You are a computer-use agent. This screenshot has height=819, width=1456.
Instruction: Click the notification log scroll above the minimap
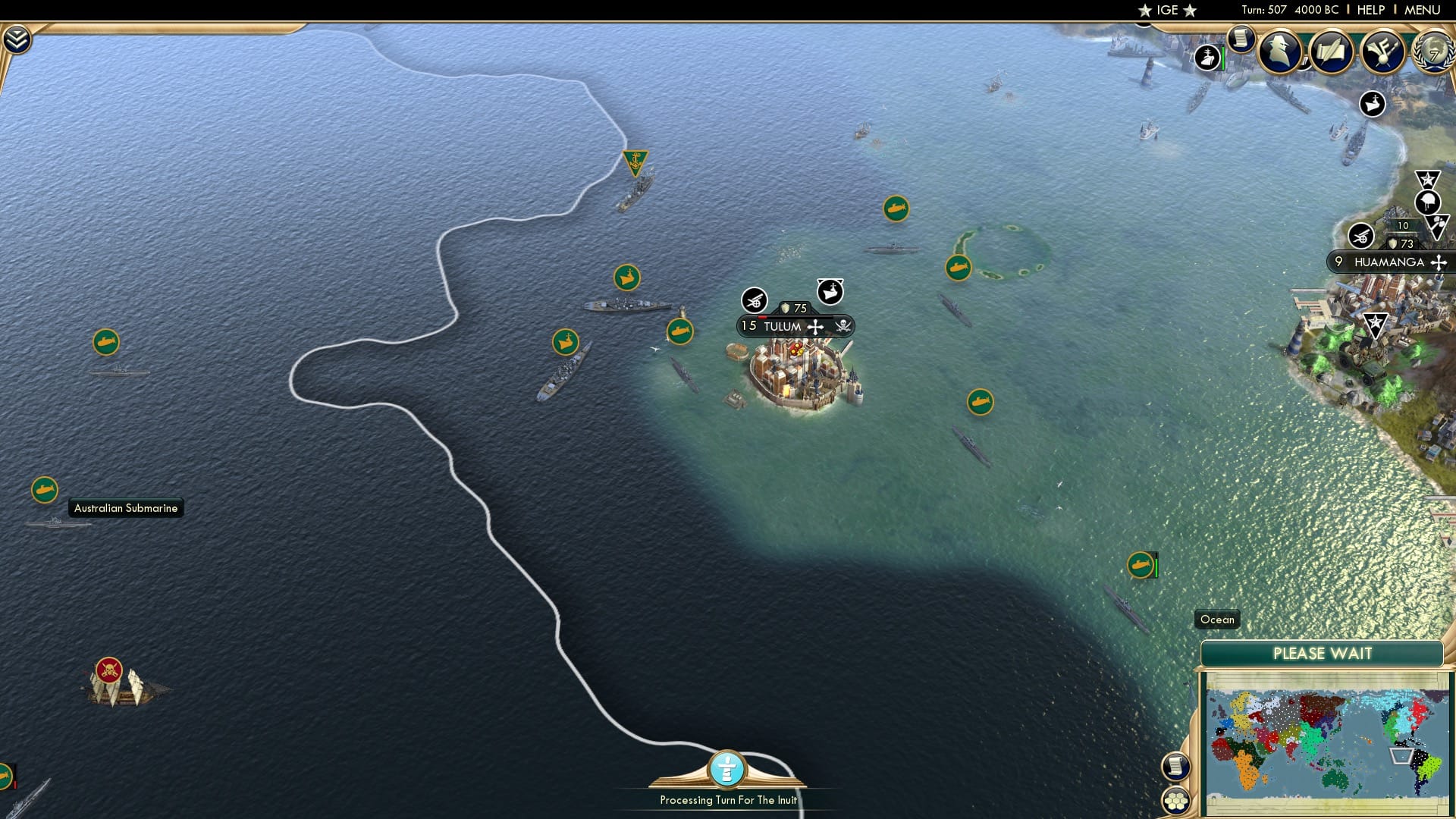[x=1176, y=767]
